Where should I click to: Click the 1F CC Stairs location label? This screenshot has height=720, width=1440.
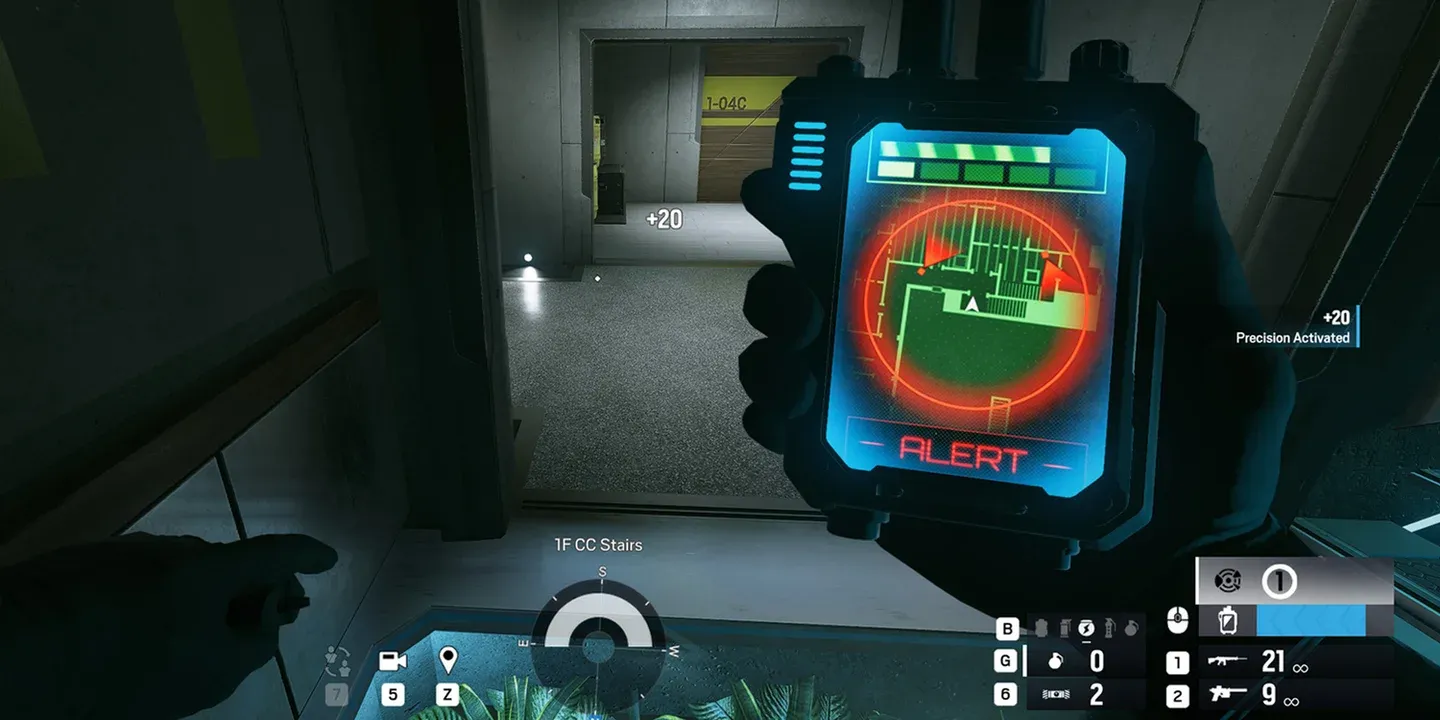coord(597,544)
